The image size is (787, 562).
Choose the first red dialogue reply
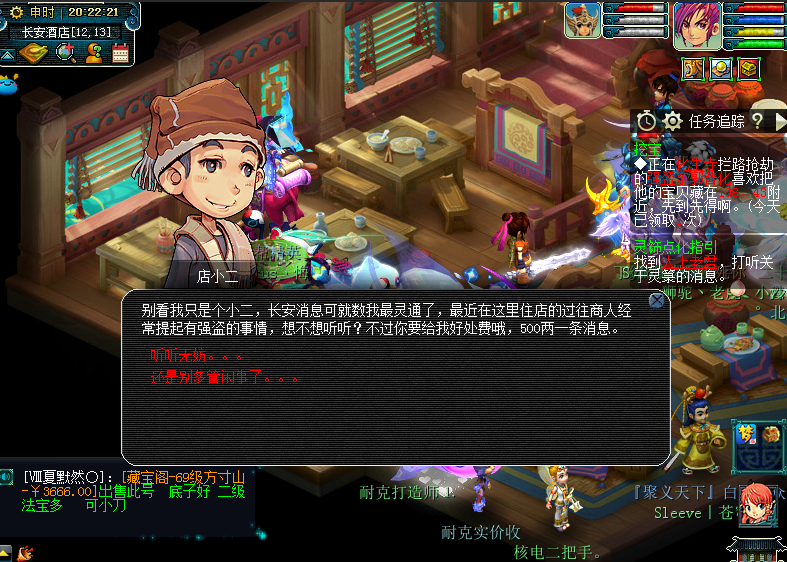[x=196, y=356]
